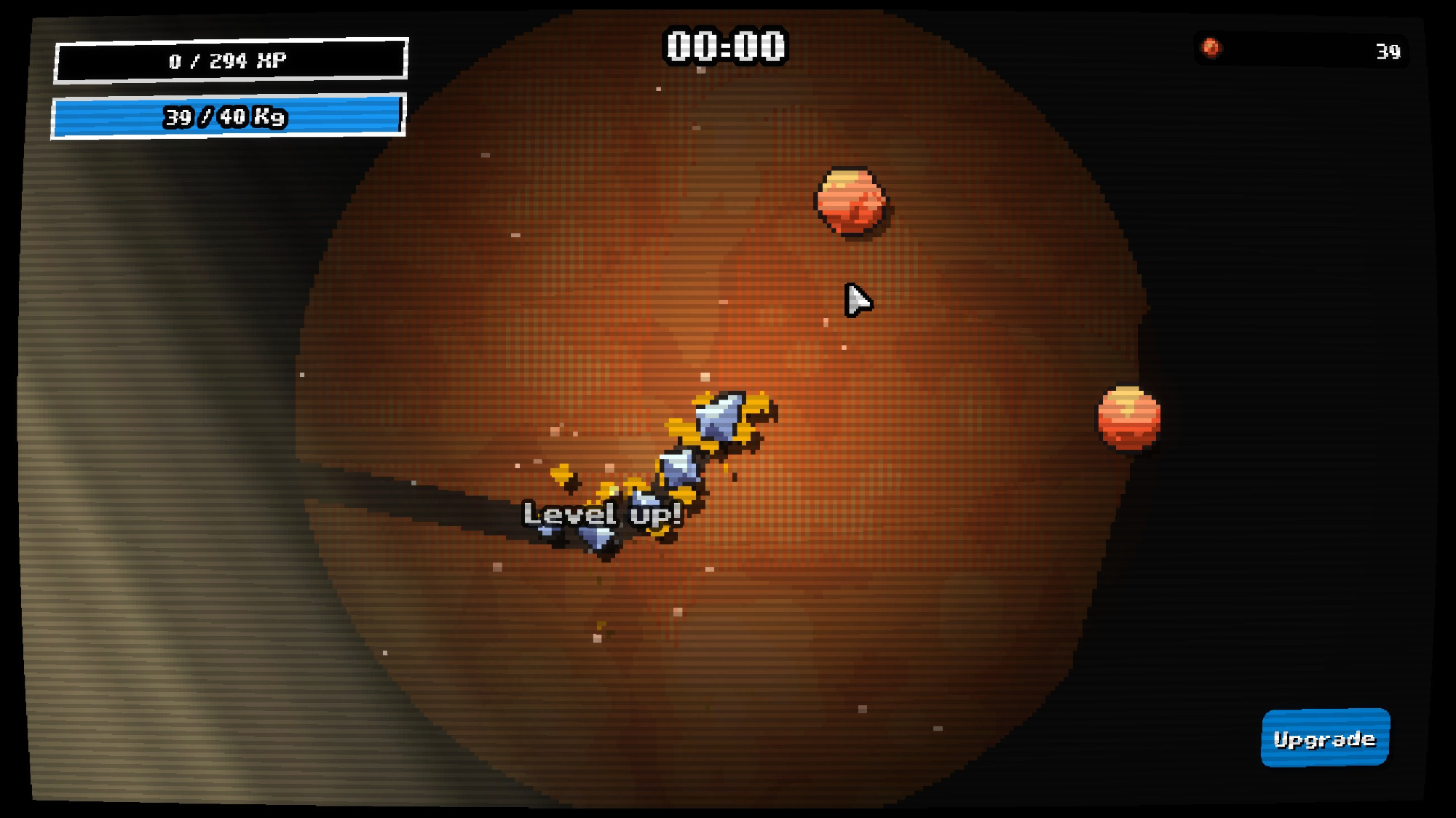This screenshot has width=1456, height=818.
Task: Open the Upgrade menu
Action: click(x=1324, y=738)
